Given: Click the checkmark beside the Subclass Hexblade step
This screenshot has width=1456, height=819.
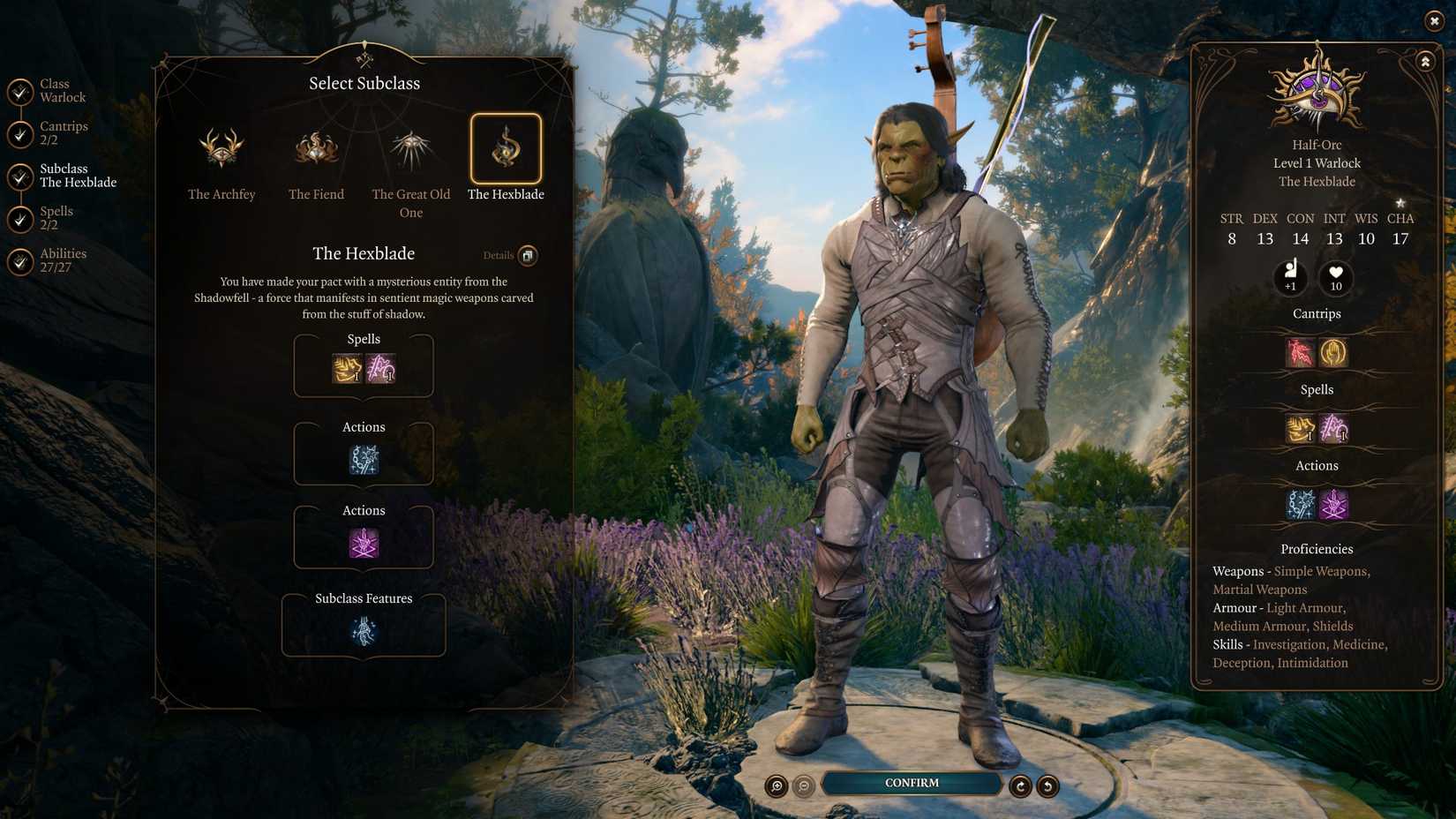Looking at the screenshot, I should click(19, 175).
